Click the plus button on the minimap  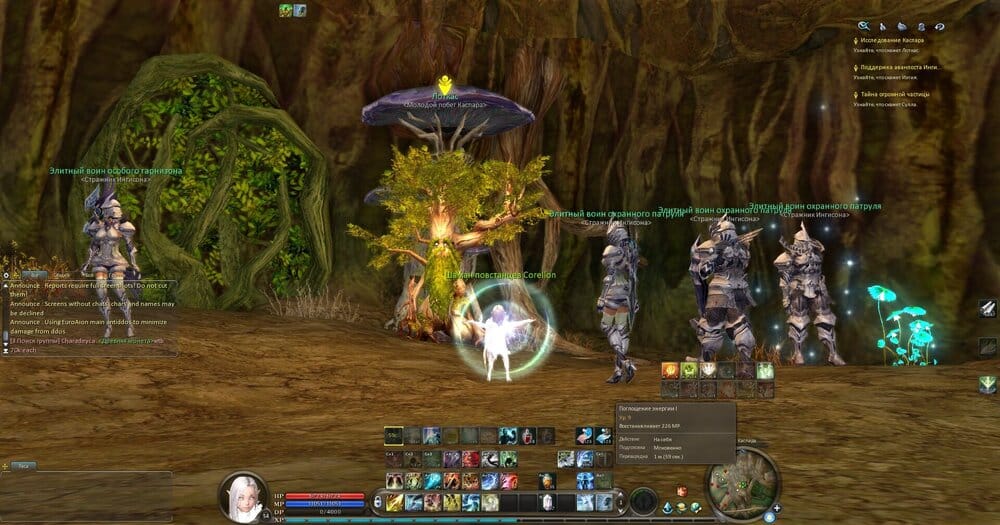[777, 508]
